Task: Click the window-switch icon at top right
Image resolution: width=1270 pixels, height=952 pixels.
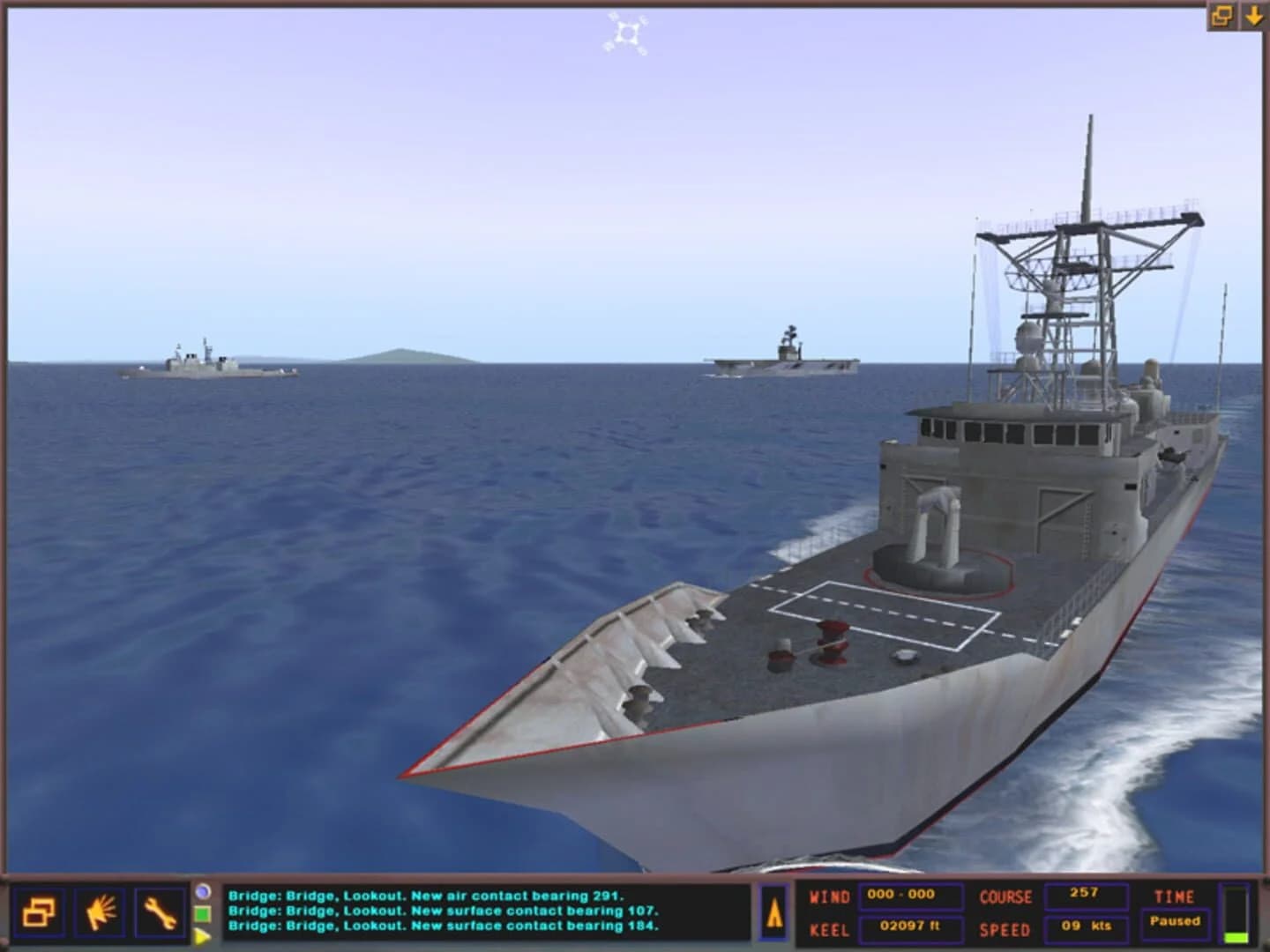Action: point(1222,15)
